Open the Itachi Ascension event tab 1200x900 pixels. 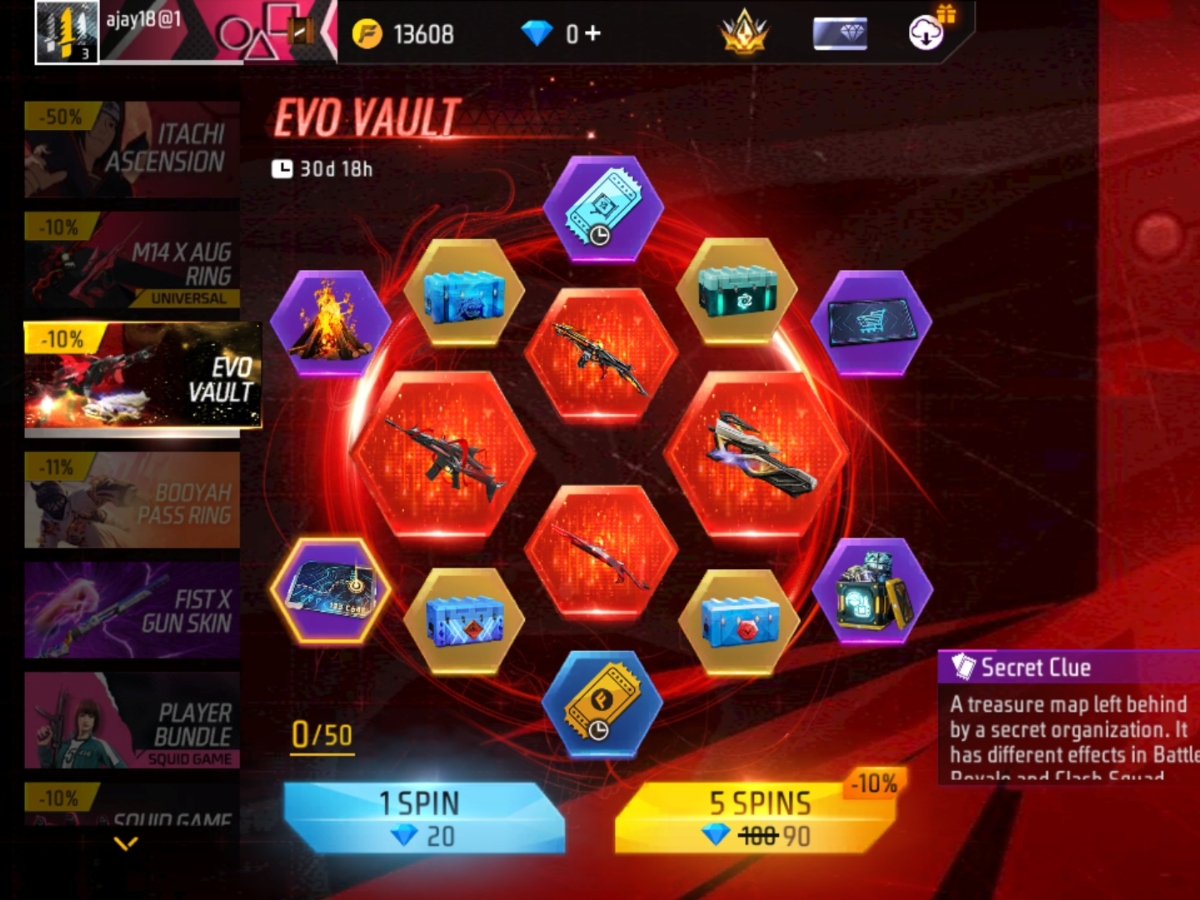point(132,148)
